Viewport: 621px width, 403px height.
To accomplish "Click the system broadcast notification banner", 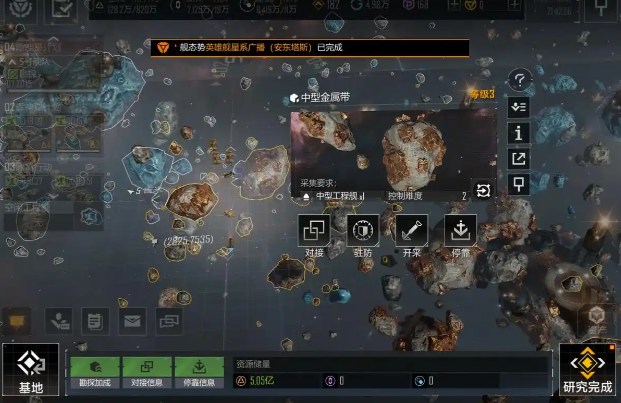I will click(310, 47).
